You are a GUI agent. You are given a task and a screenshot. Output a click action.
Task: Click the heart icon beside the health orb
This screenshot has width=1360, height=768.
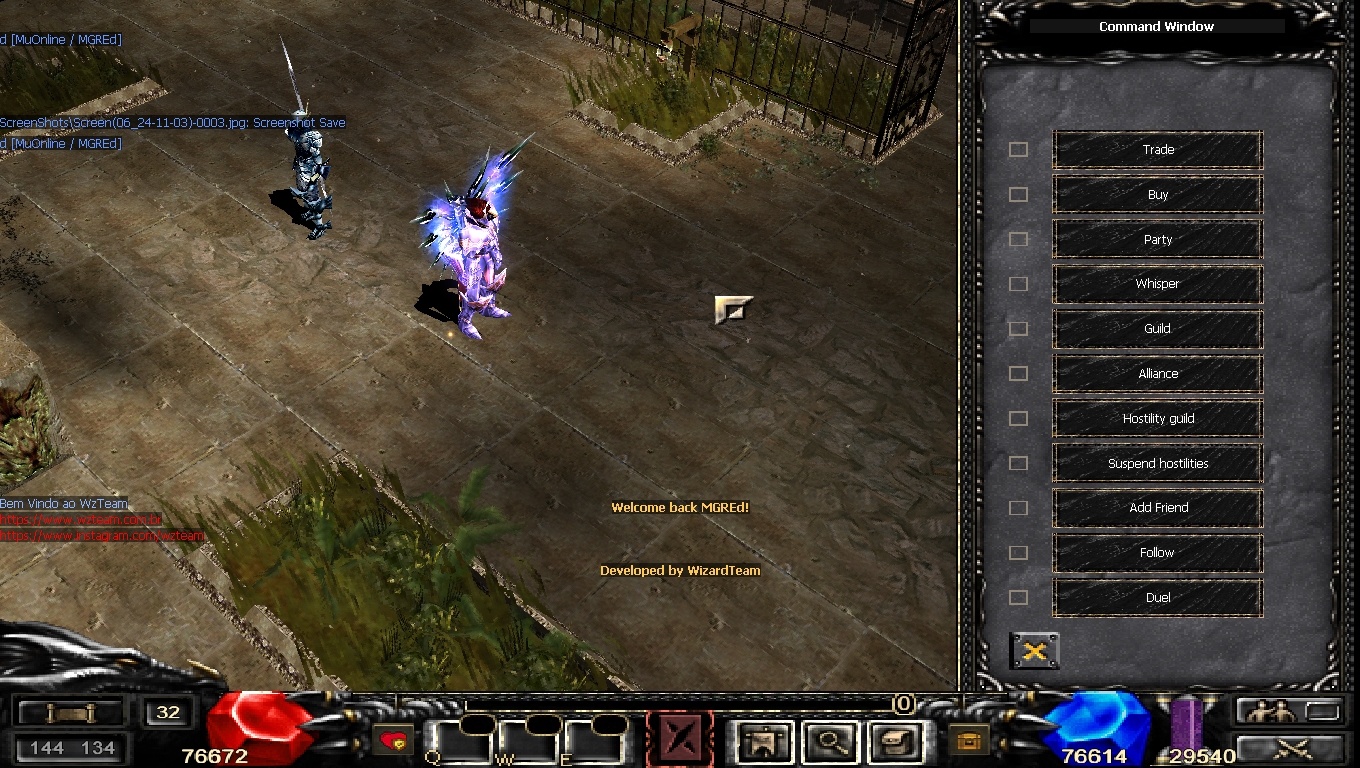pos(393,741)
